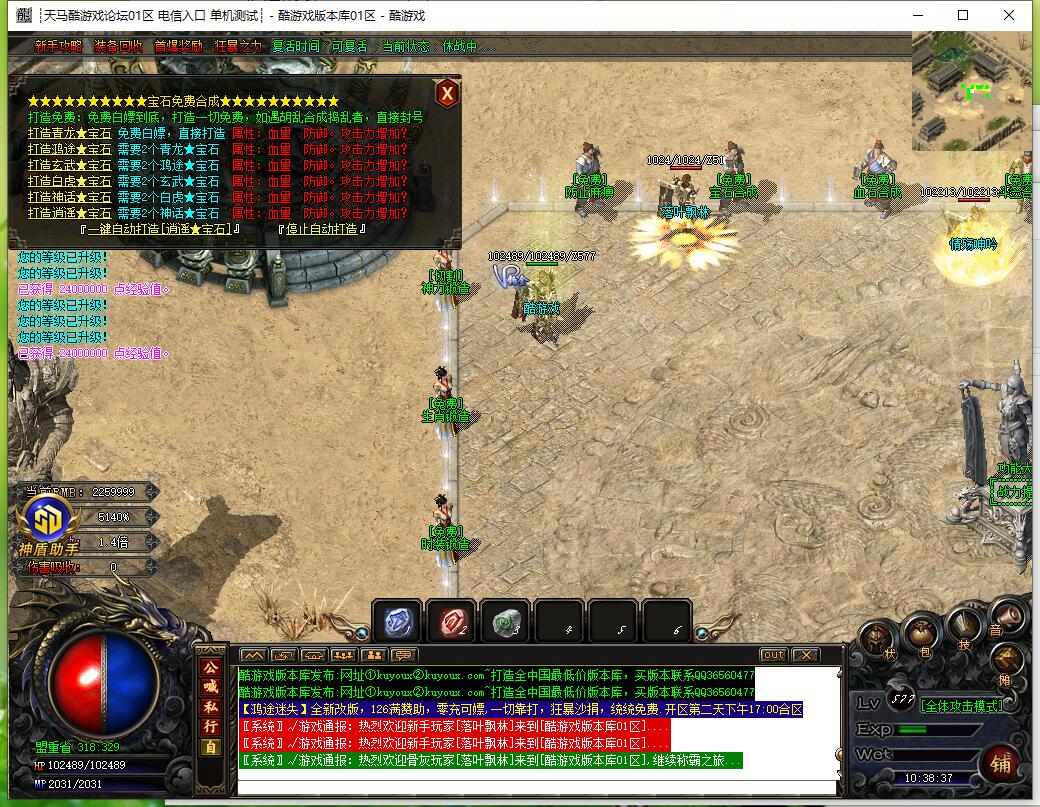This screenshot has height=807, width=1040.
Task: Click 停止自动打造 to stop auto-crafting
Action: coord(321,229)
